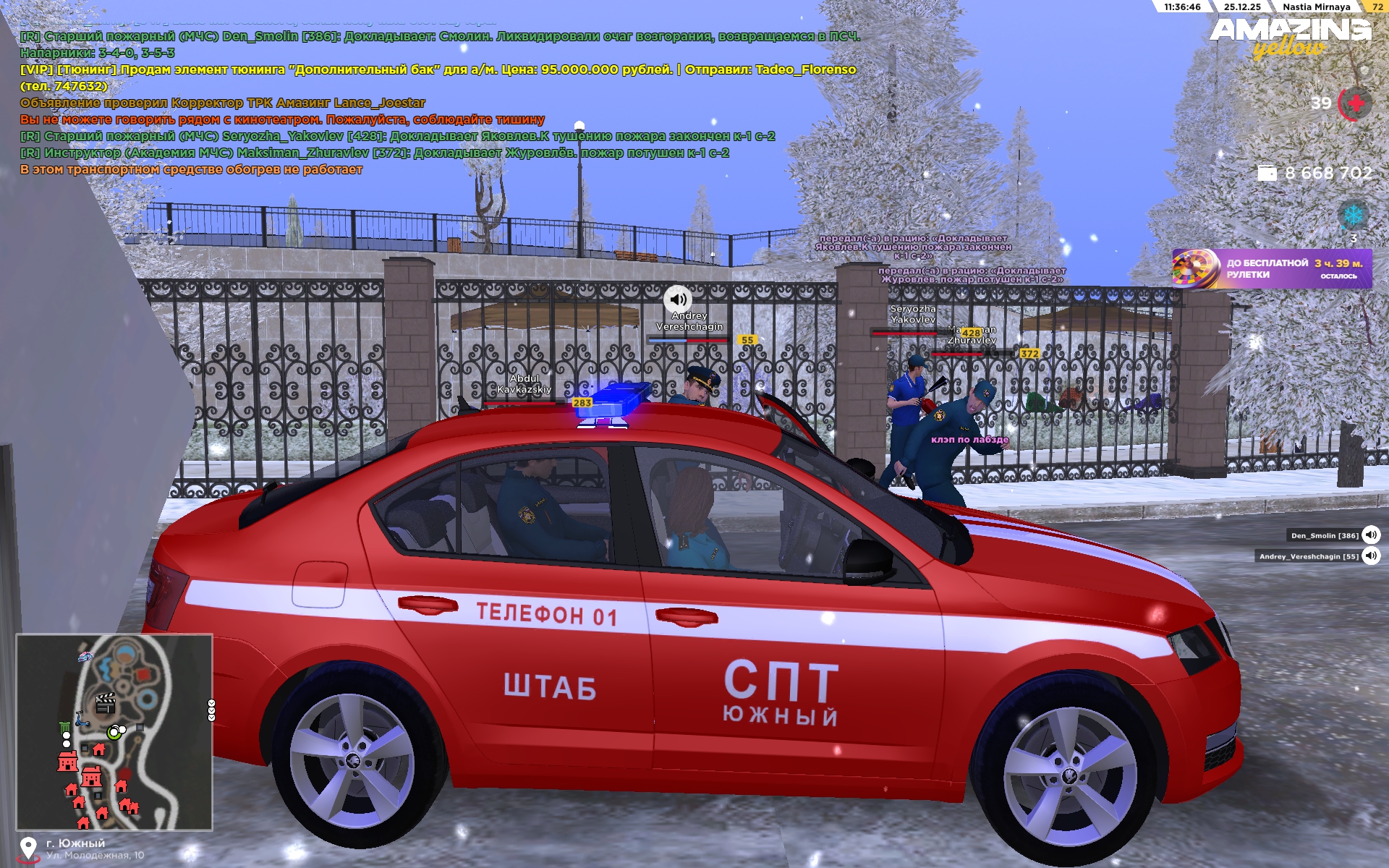Click the red cross health icon

tap(1356, 103)
